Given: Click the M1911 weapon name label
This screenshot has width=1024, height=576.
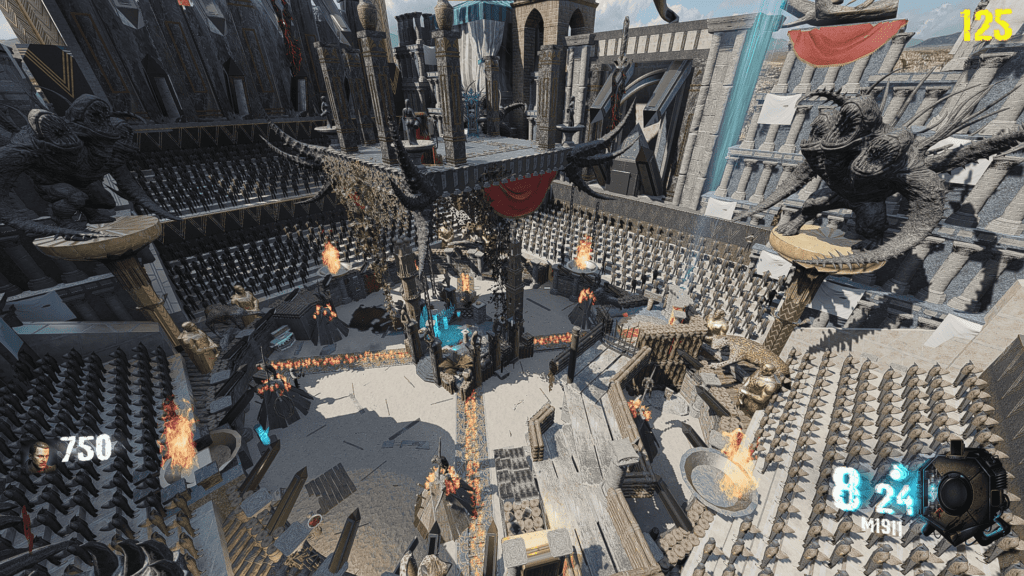Looking at the screenshot, I should (x=880, y=523).
